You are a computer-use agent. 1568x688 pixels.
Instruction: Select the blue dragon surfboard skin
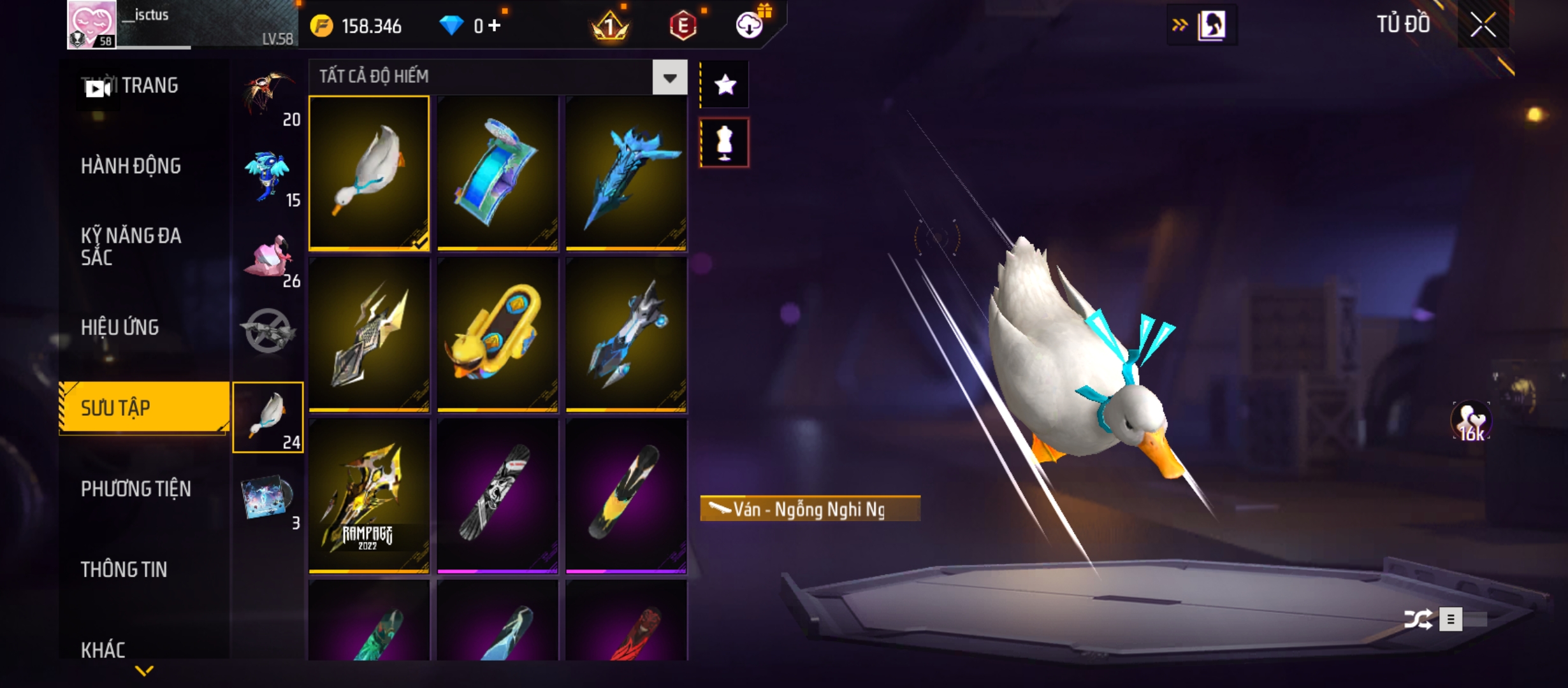point(626,173)
